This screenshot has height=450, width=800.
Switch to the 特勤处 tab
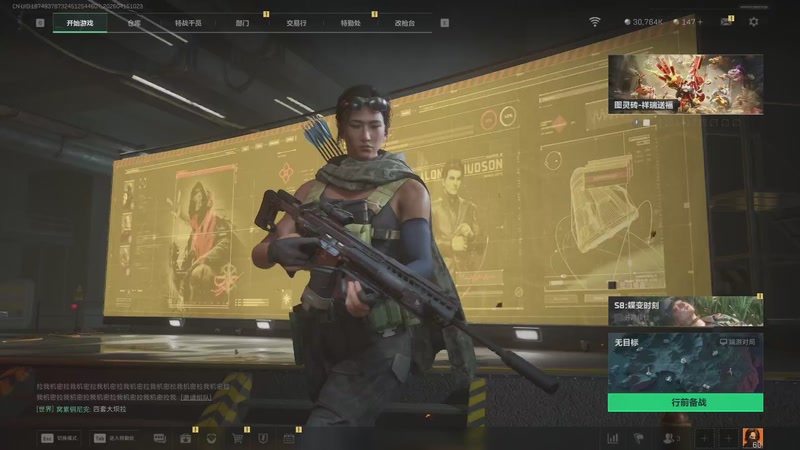click(350, 22)
